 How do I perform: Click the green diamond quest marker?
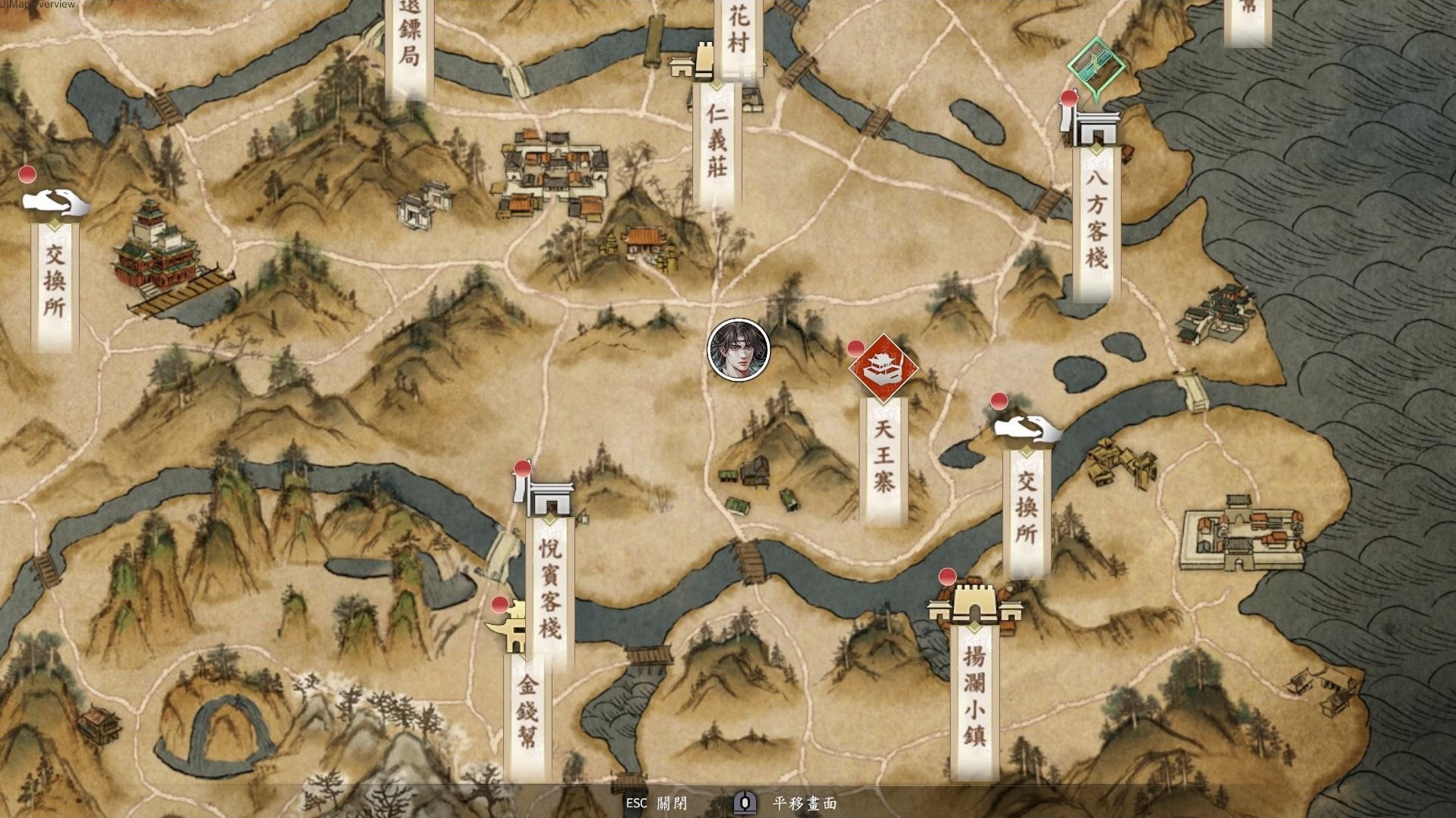(x=1096, y=67)
